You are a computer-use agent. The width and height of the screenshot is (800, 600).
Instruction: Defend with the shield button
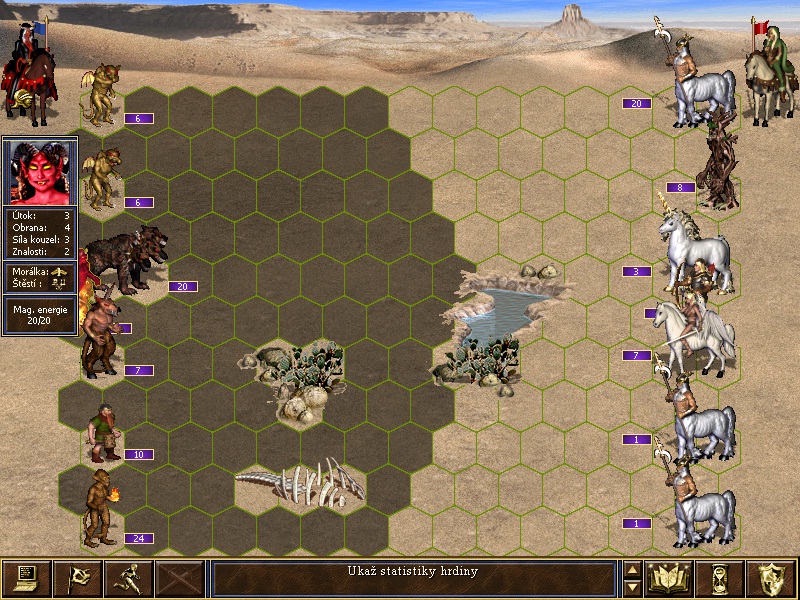tap(773, 578)
